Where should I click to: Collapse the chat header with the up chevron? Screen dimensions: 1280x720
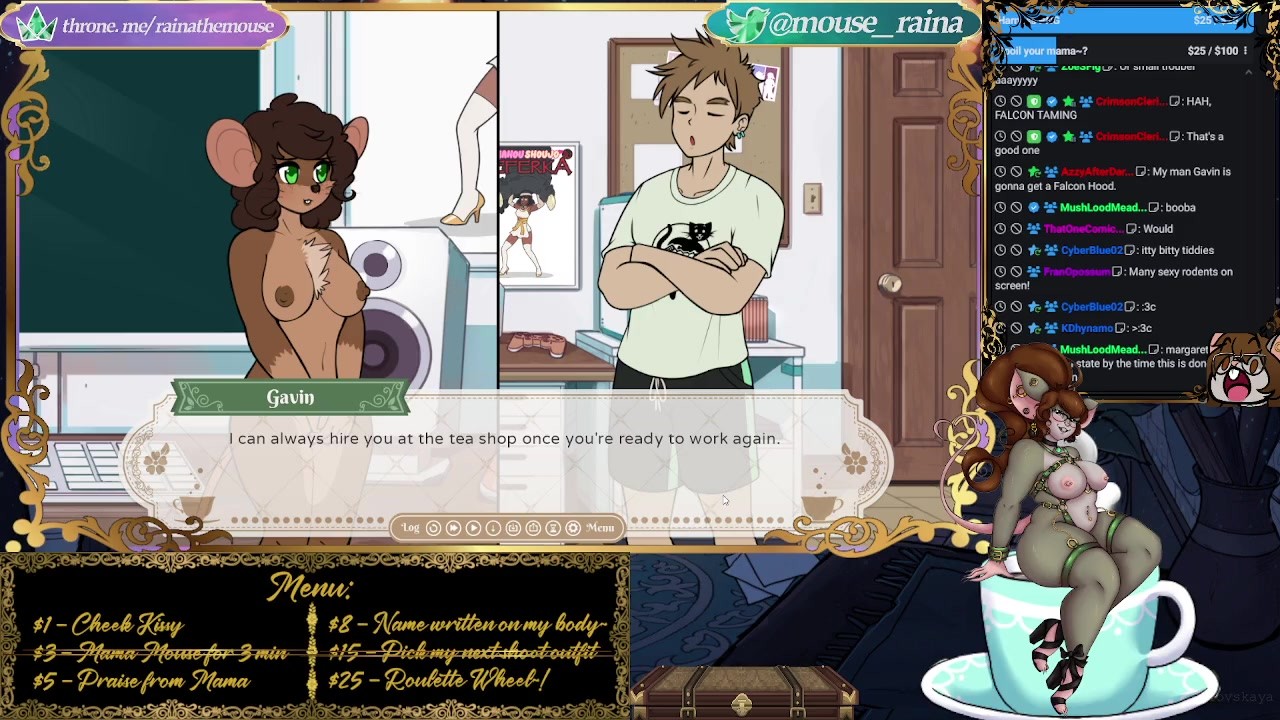(x=1247, y=73)
